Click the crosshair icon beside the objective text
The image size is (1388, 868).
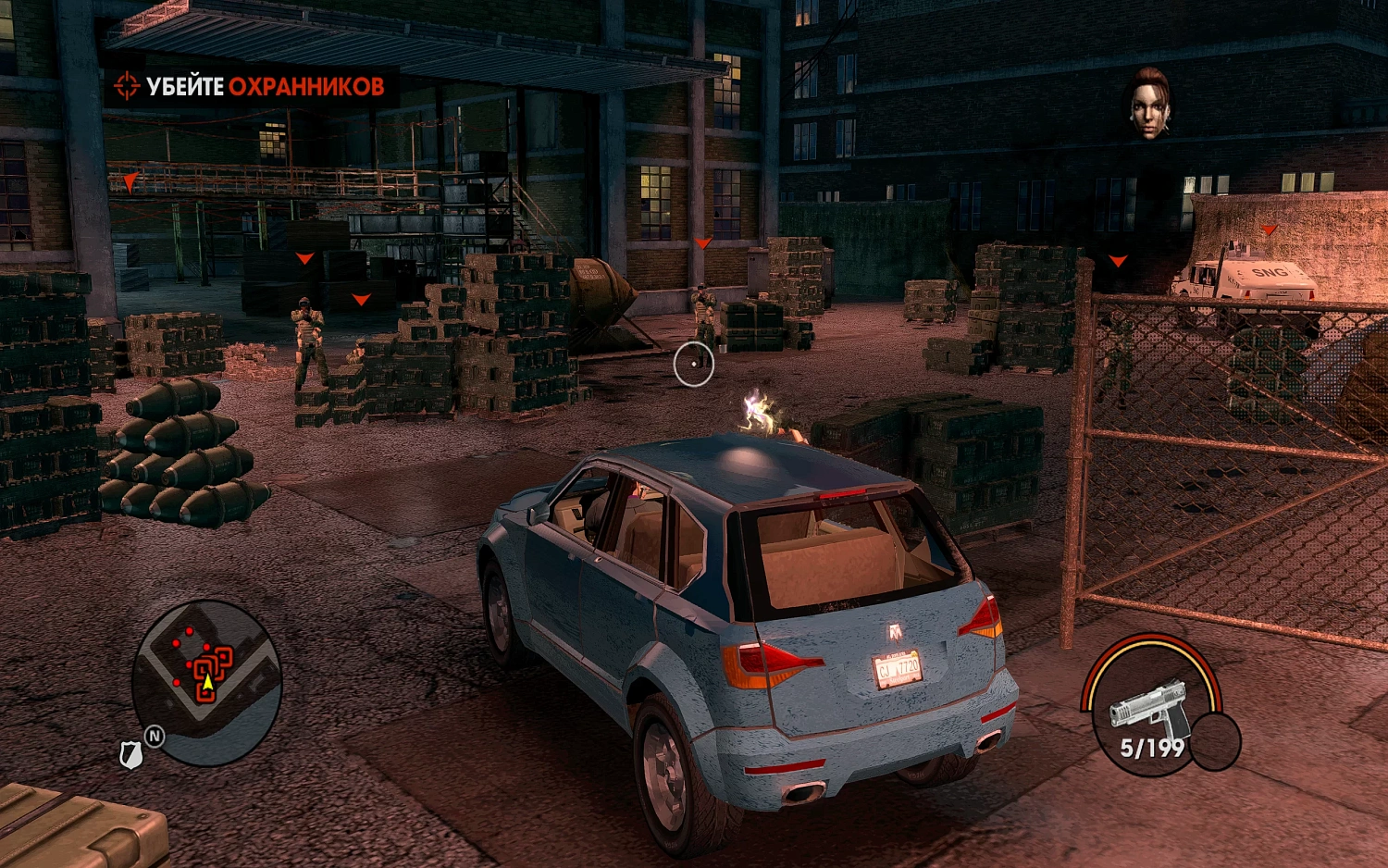[x=126, y=87]
